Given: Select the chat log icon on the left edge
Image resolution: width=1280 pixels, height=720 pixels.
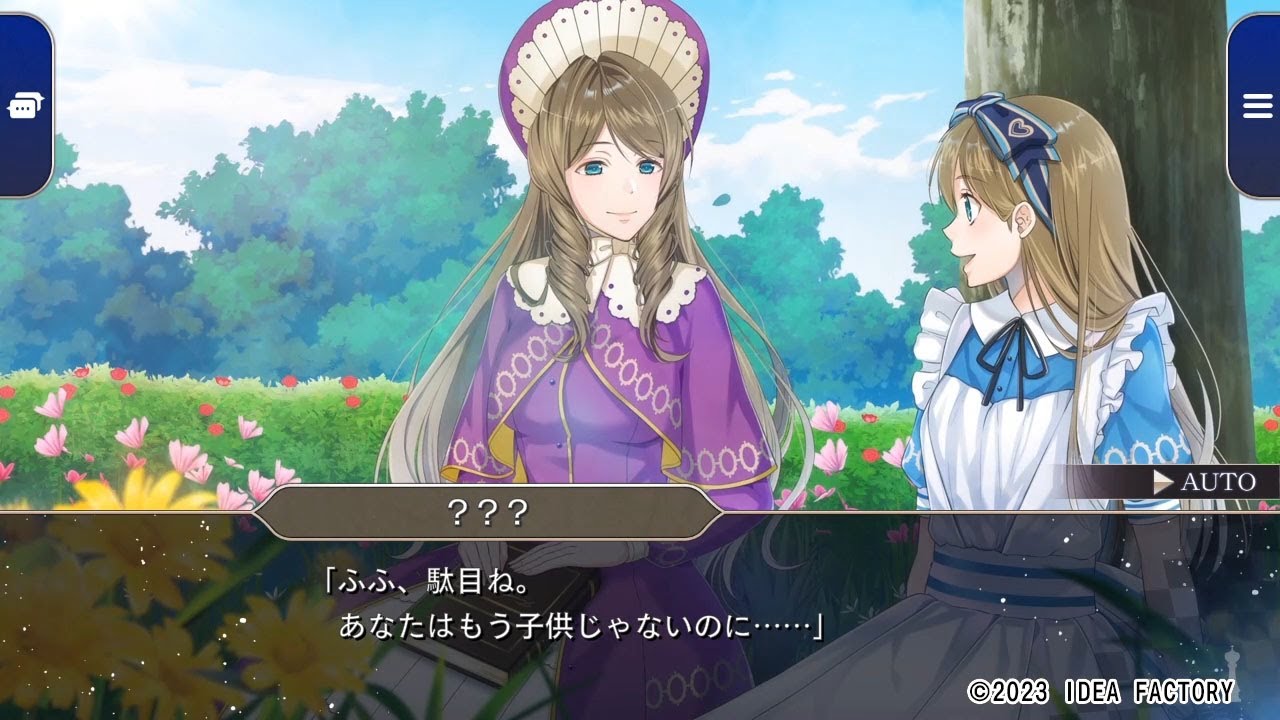Looking at the screenshot, I should [26, 105].
